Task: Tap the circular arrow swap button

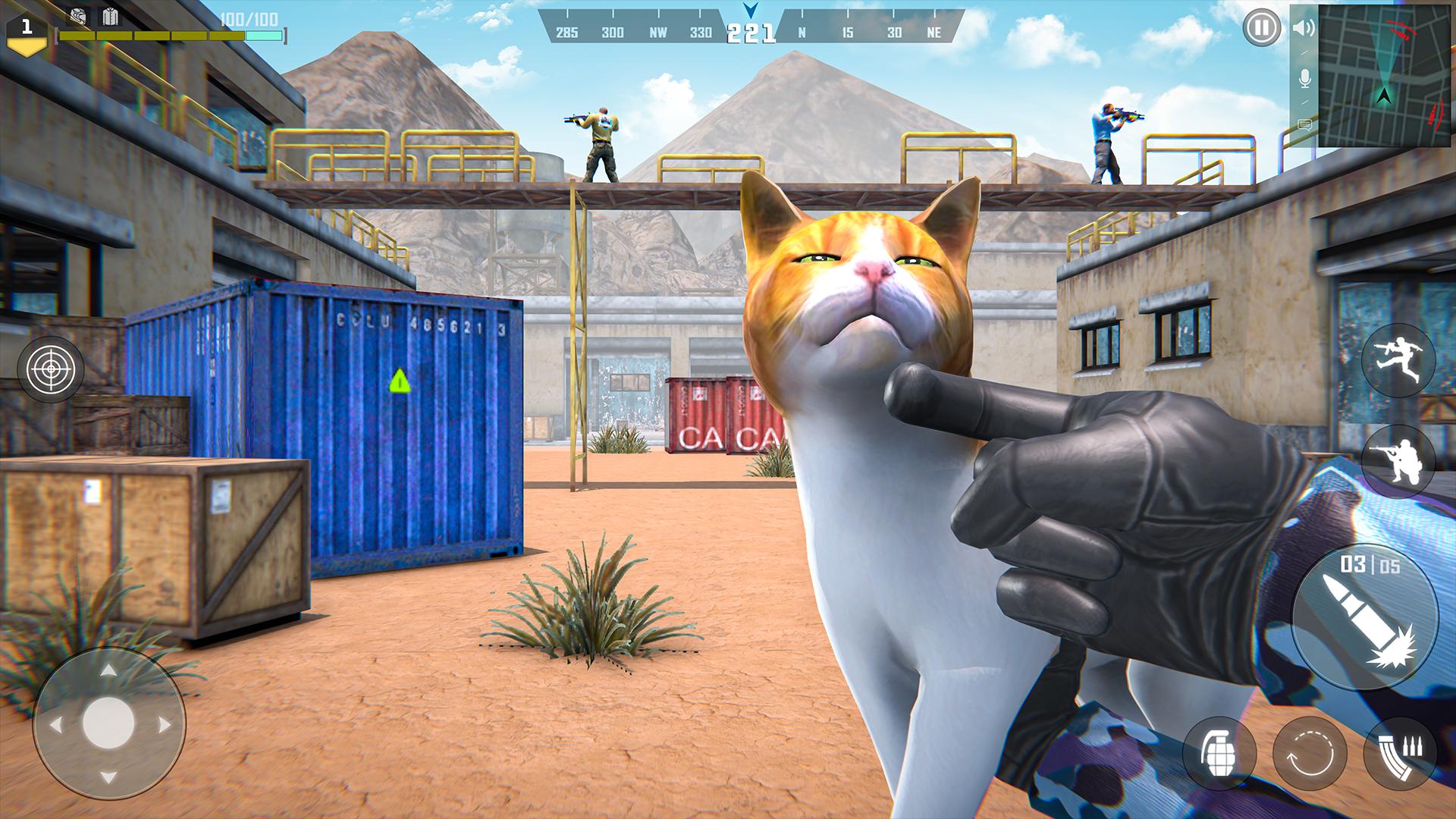Action: [1310, 753]
